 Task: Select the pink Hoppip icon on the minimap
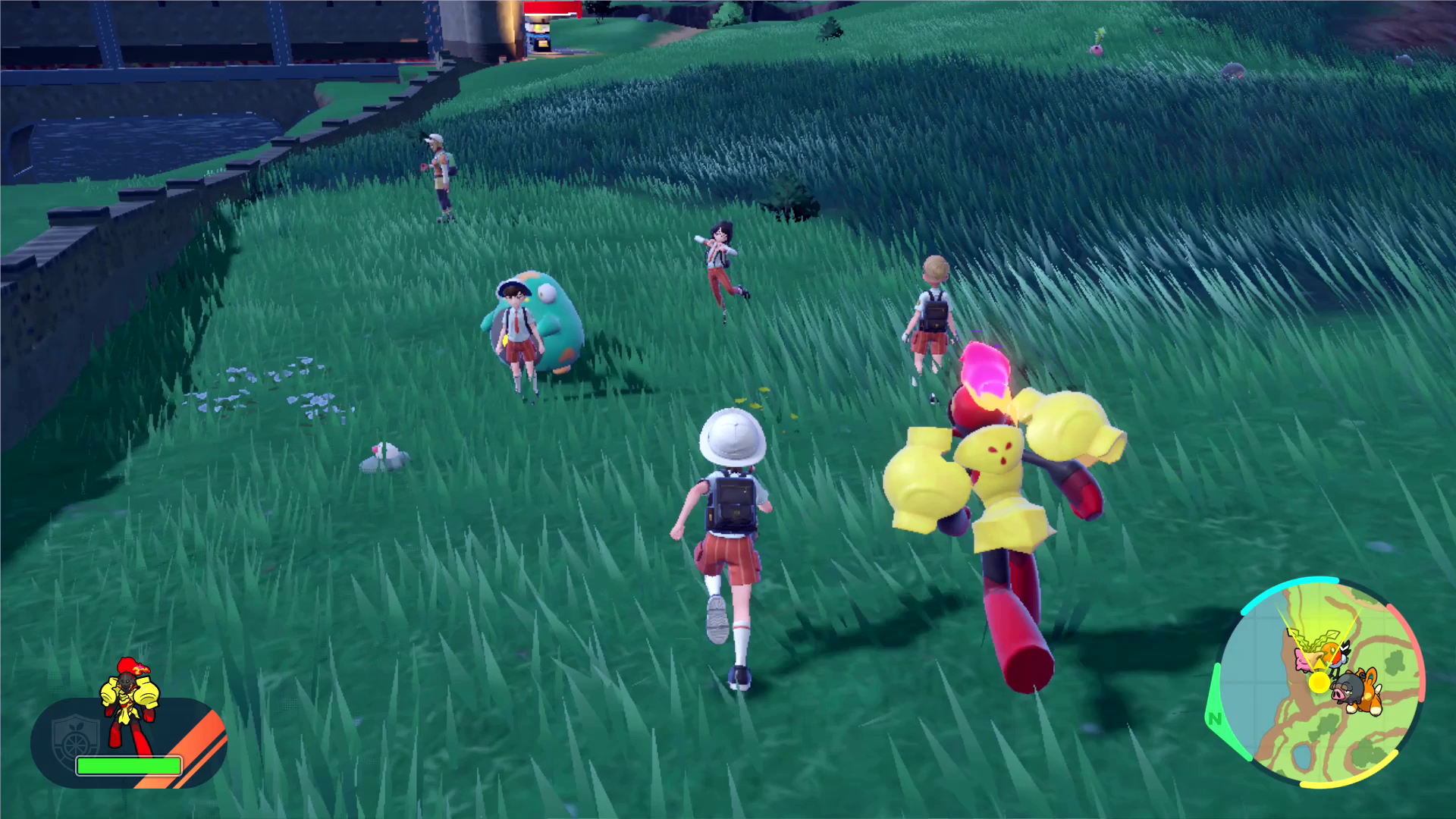point(1304,661)
